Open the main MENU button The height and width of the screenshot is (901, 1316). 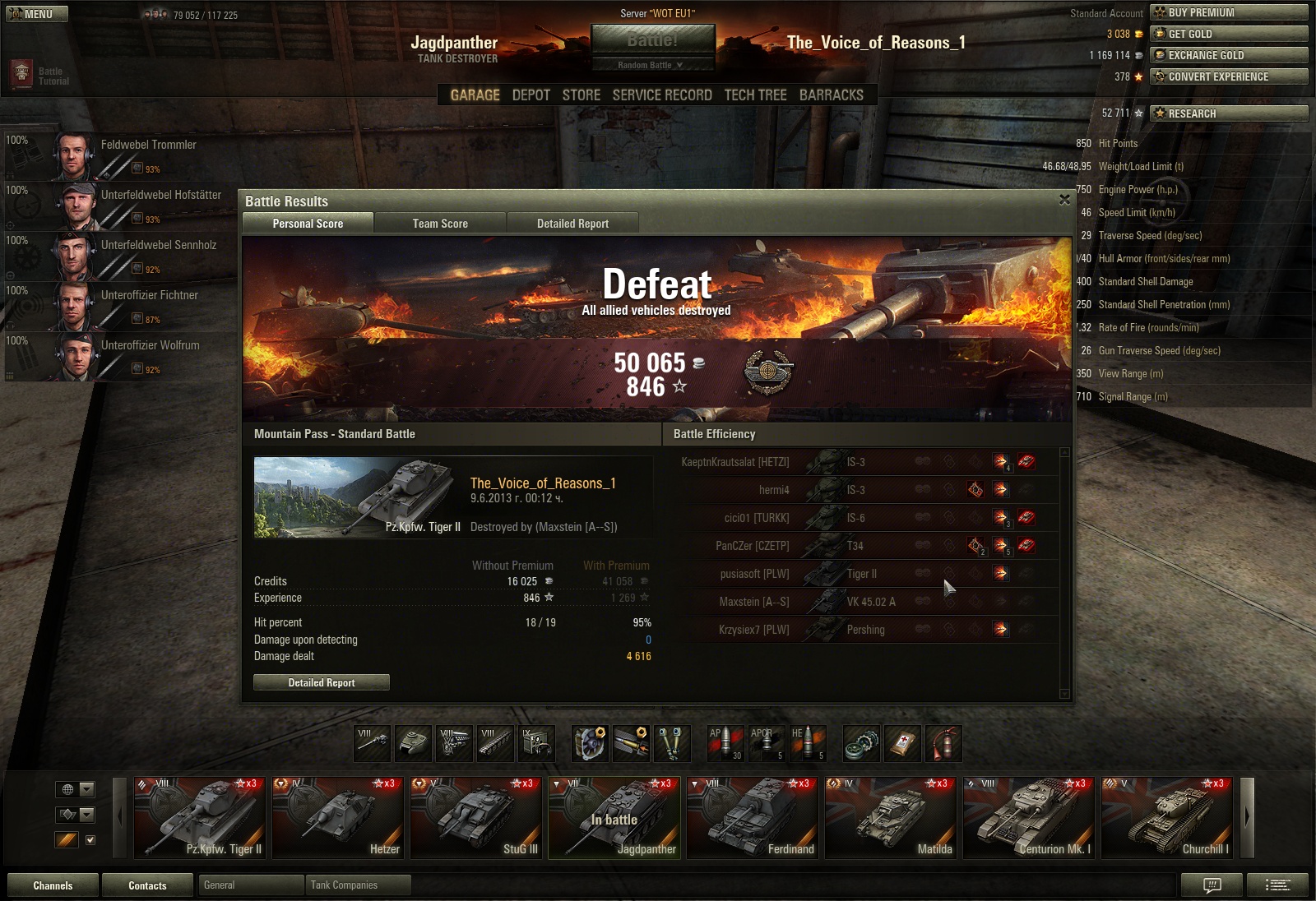click(37, 14)
